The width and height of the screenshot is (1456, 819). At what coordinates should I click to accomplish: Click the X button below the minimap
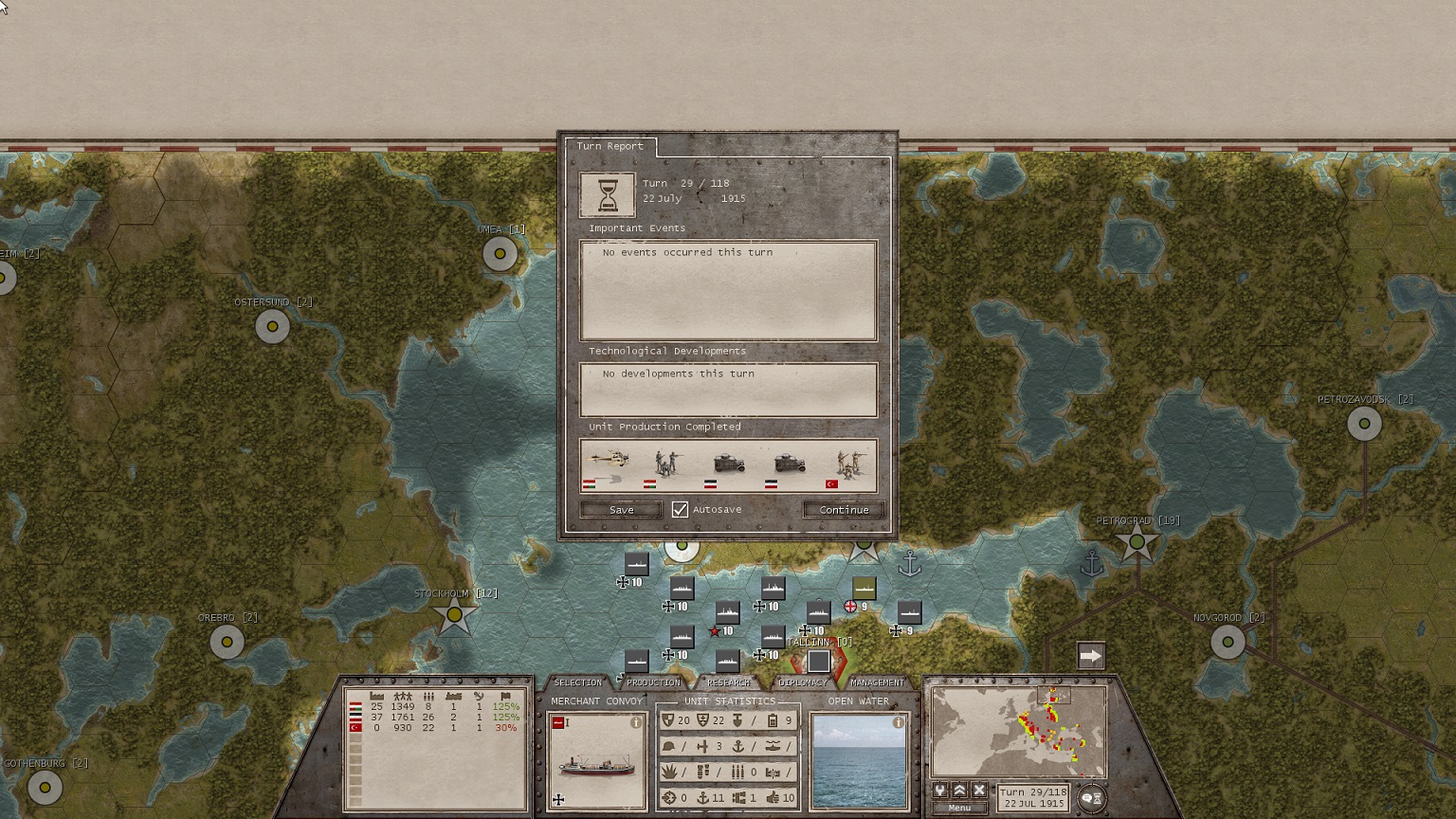tap(979, 791)
